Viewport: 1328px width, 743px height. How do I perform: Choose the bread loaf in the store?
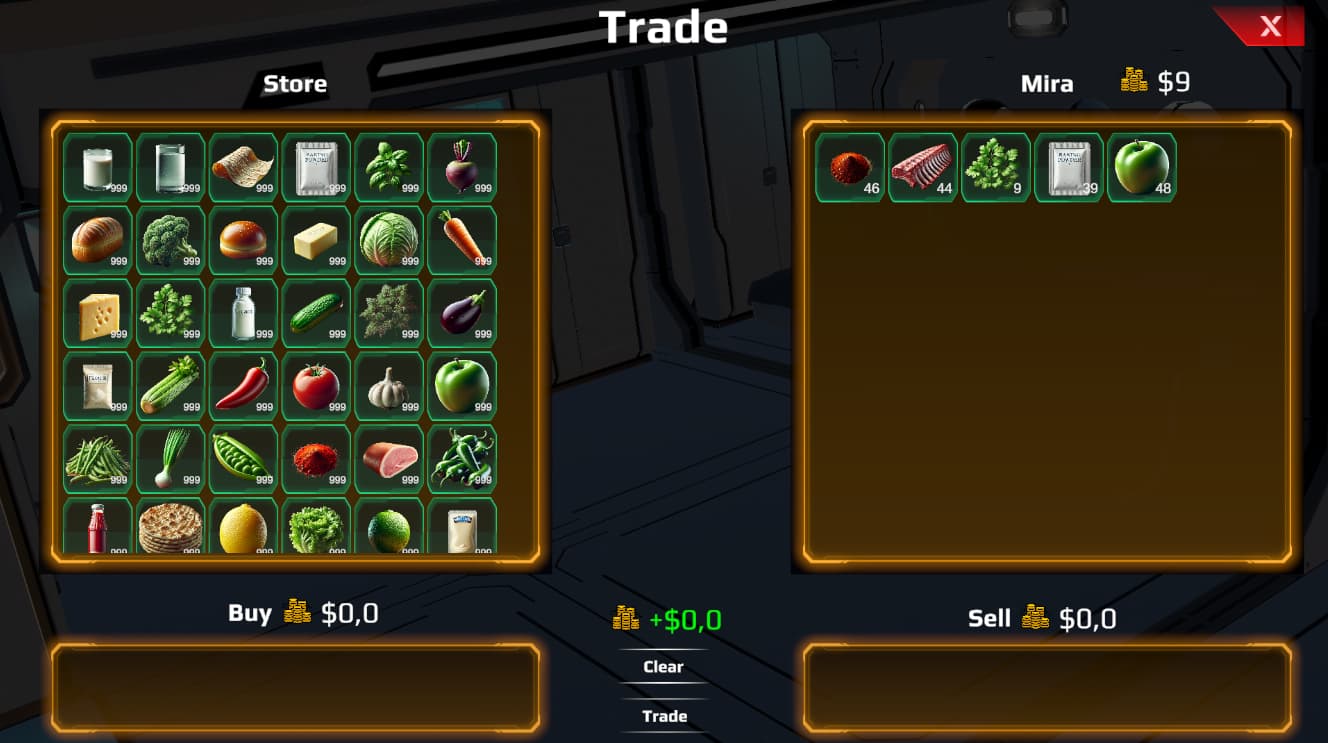(98, 241)
